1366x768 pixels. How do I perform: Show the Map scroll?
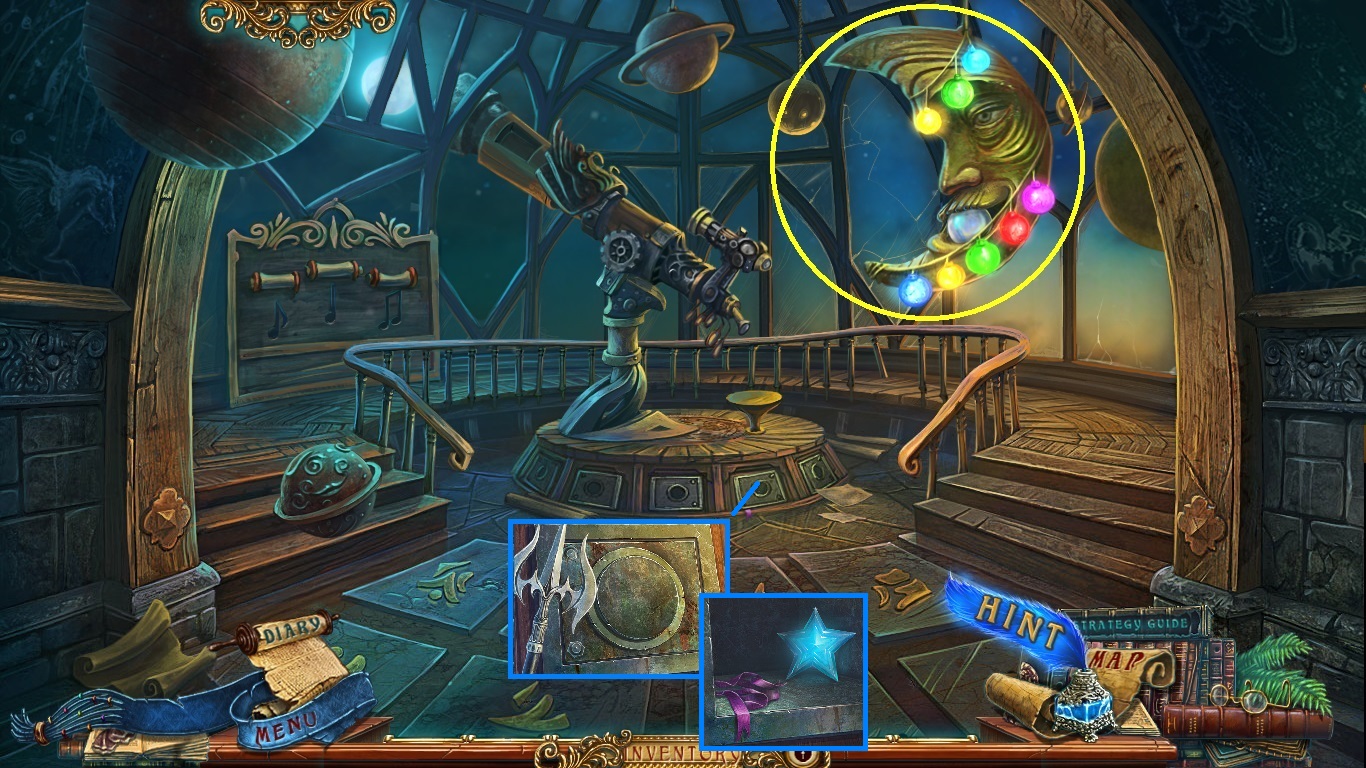click(1119, 661)
